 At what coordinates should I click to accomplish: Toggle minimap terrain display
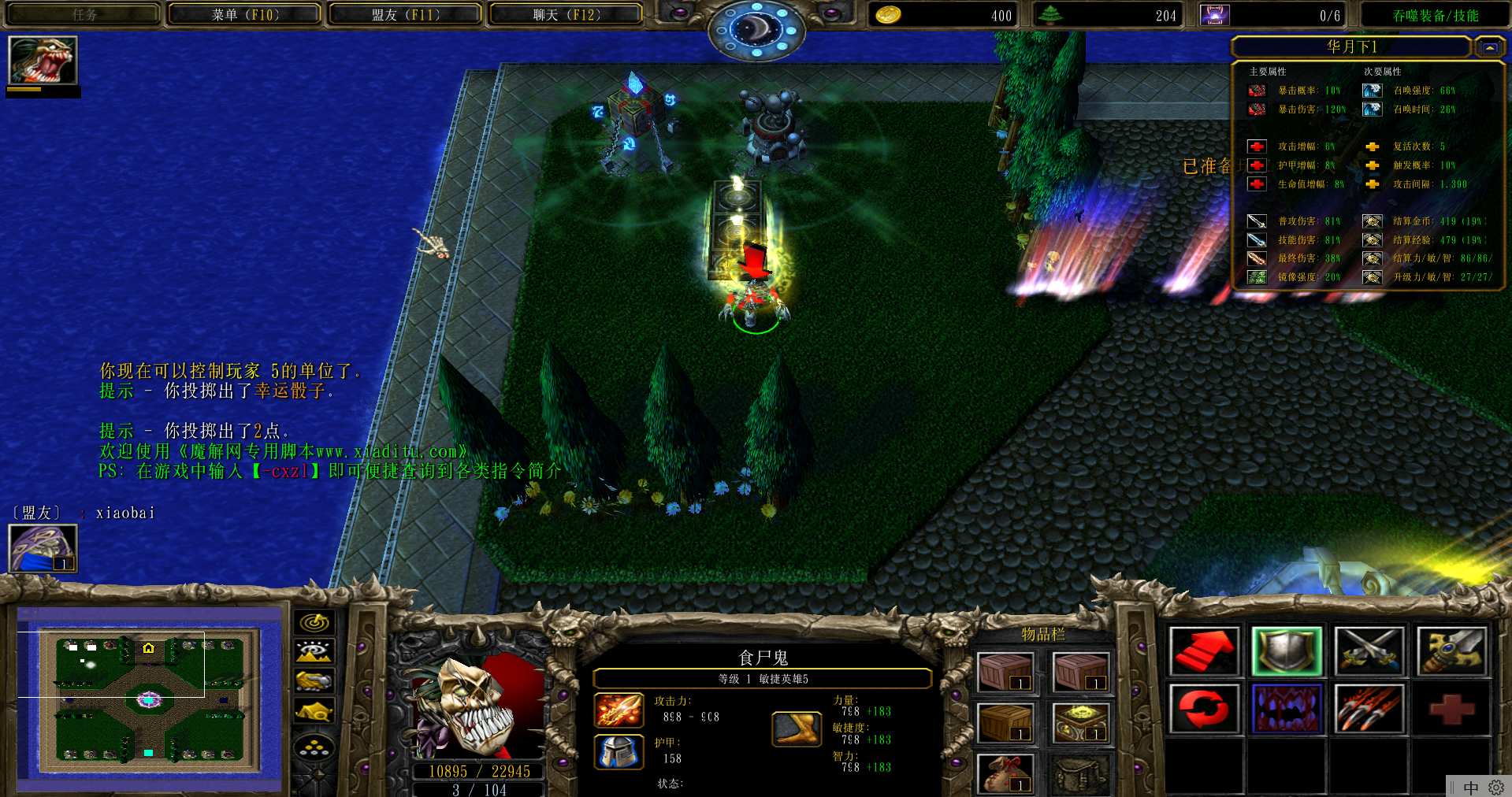(314, 651)
